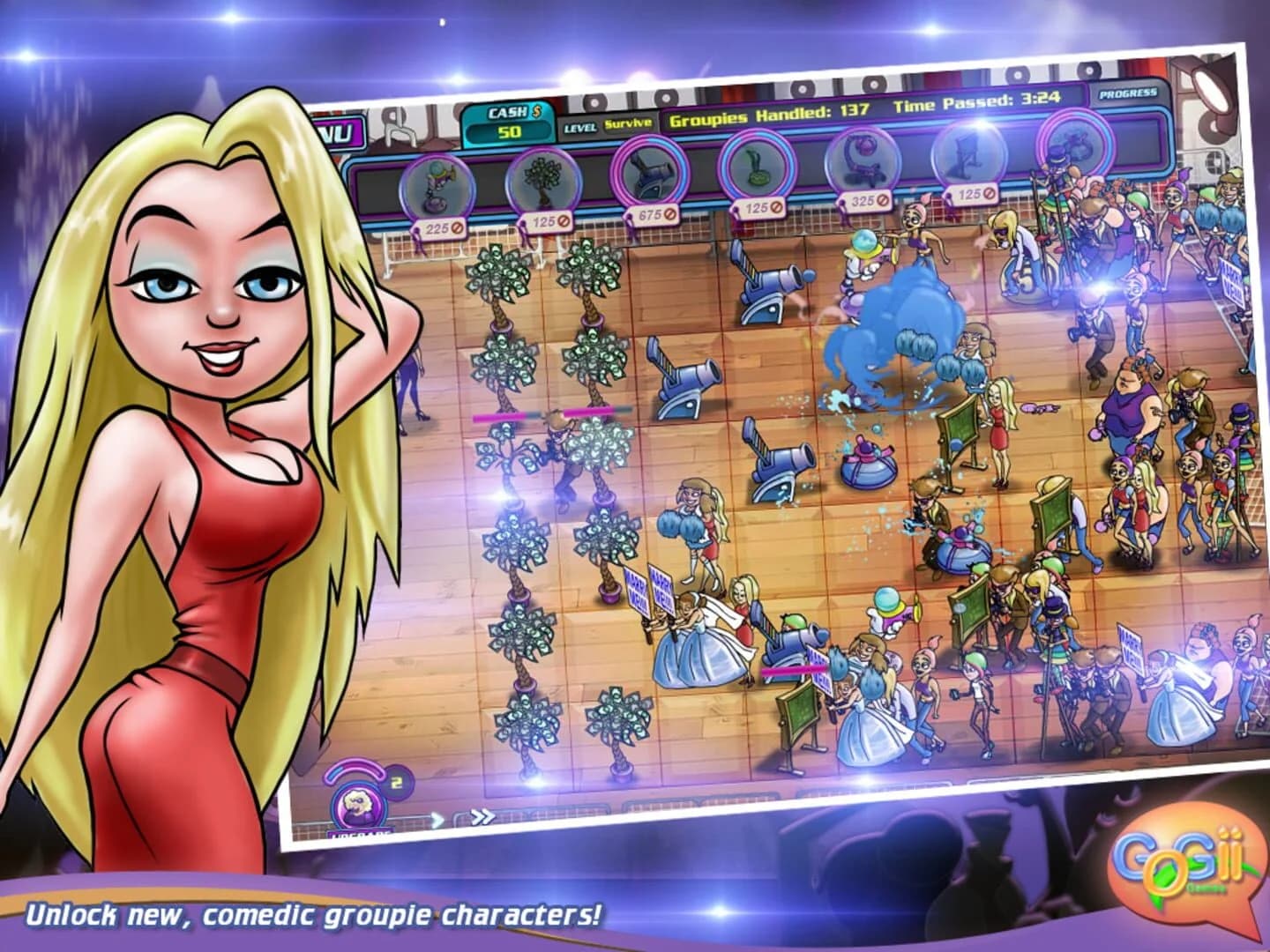Viewport: 1270px width, 952px height.
Task: Click the dollar coin icon on the CASH panel
Action: coord(535,112)
